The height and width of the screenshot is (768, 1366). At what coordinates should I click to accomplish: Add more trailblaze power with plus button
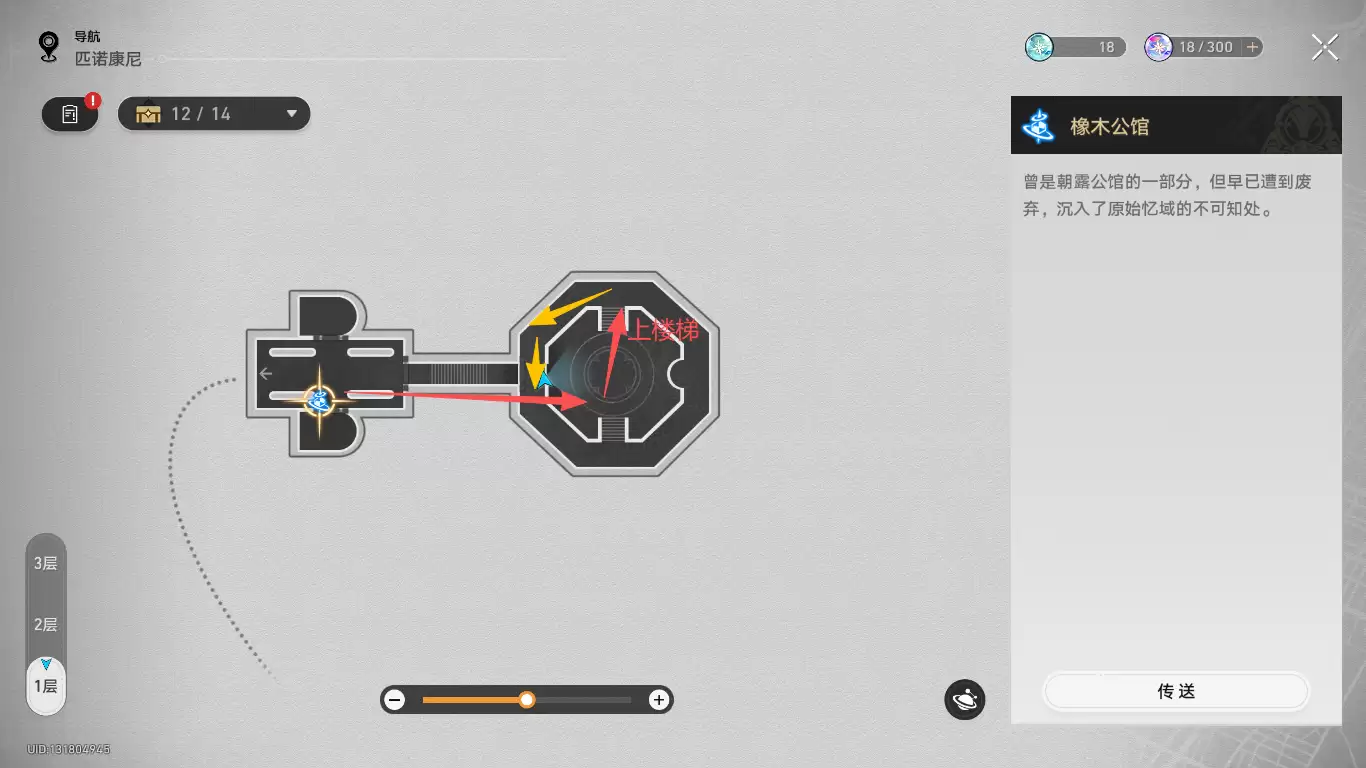pyautogui.click(x=1252, y=47)
